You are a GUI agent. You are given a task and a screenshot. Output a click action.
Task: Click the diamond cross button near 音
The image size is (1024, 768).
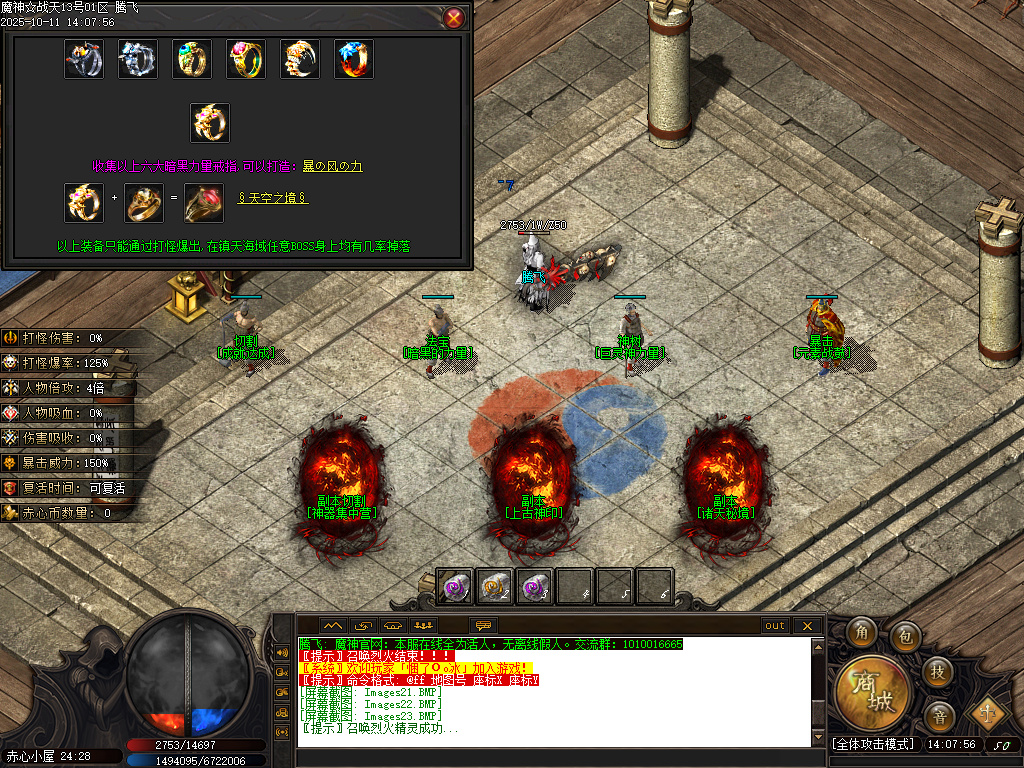click(x=987, y=712)
